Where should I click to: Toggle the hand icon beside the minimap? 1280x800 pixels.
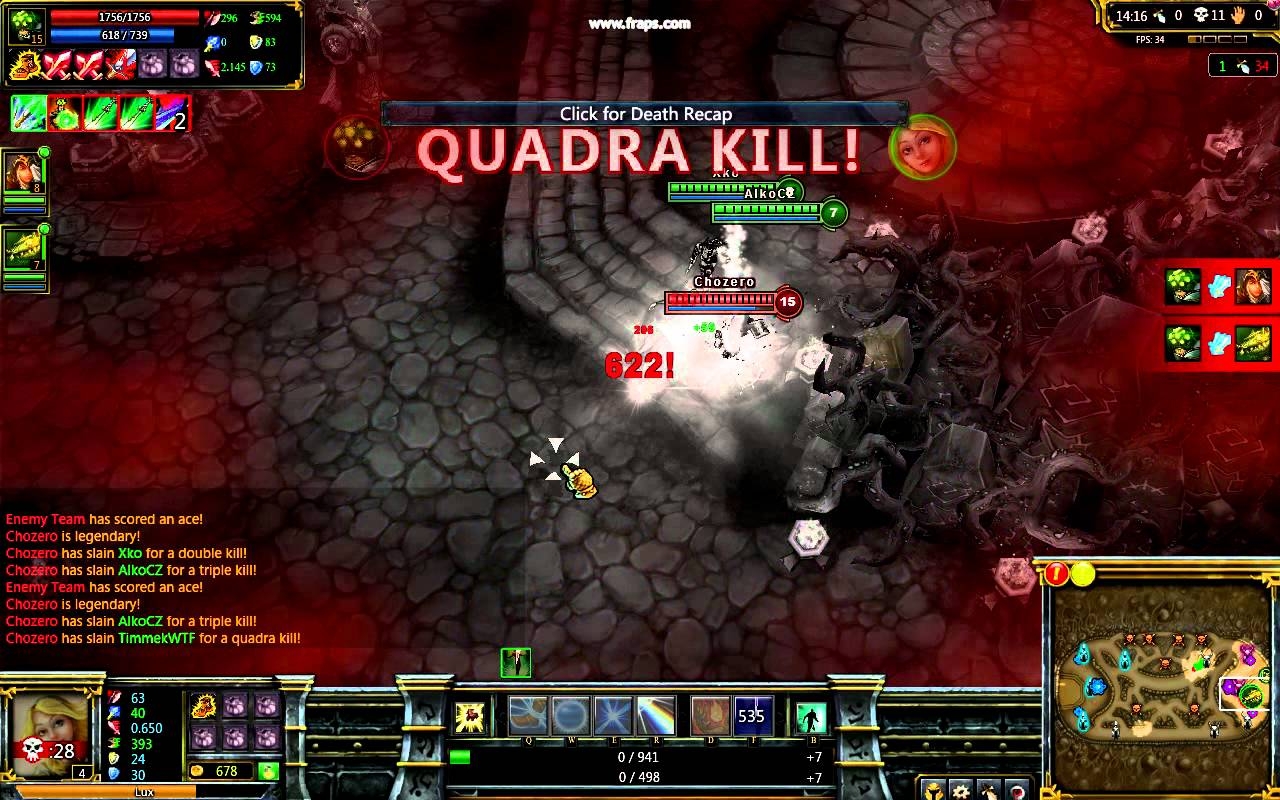pyautogui.click(x=989, y=793)
